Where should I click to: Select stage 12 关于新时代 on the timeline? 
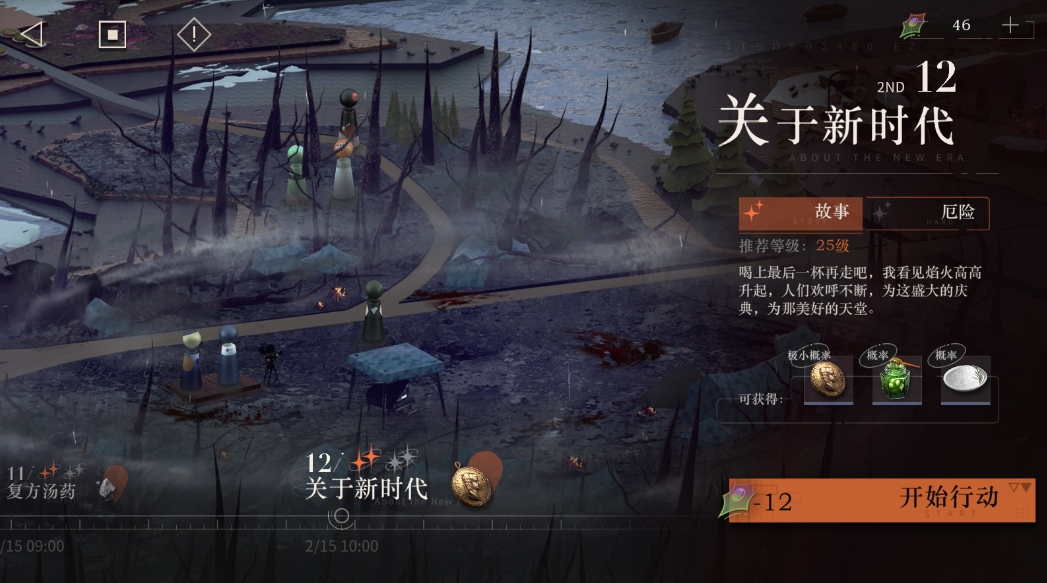[x=366, y=478]
